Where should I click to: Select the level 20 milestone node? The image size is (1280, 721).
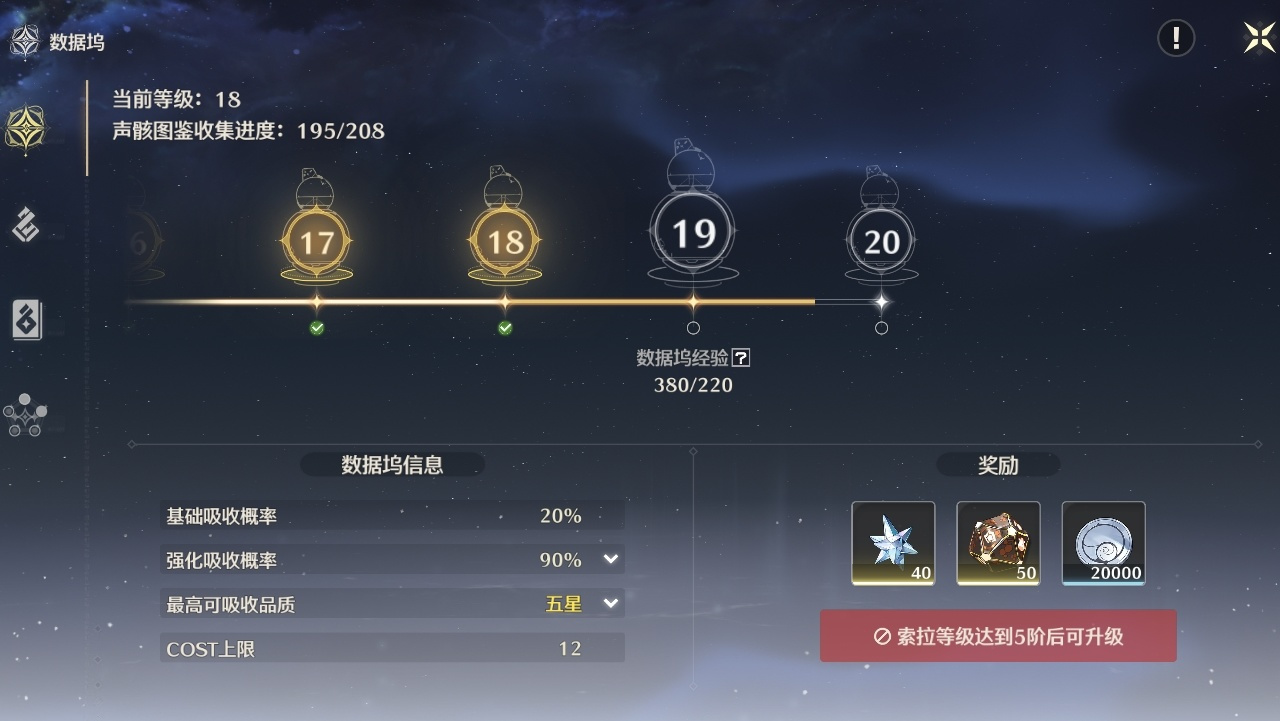(881, 242)
